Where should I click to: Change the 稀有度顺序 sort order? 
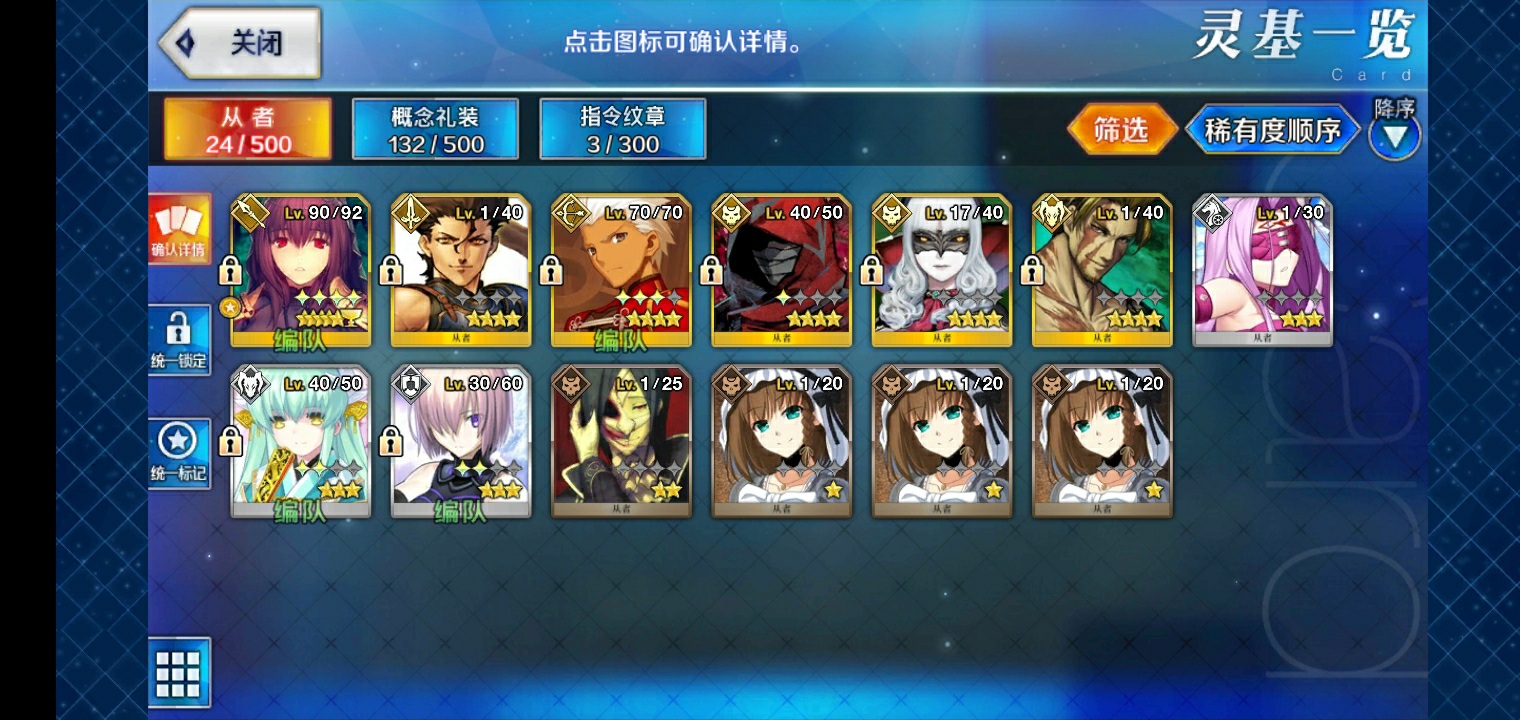coord(1272,130)
